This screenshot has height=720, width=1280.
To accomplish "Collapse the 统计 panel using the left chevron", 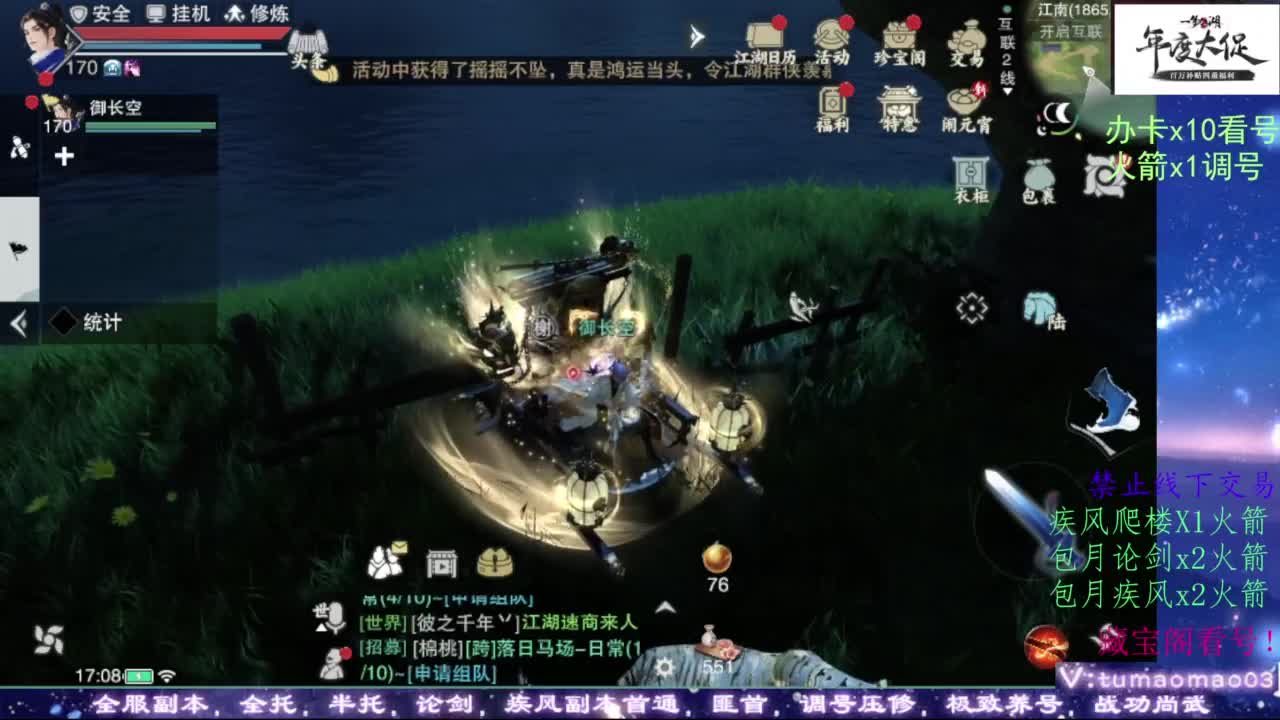I will coord(16,322).
